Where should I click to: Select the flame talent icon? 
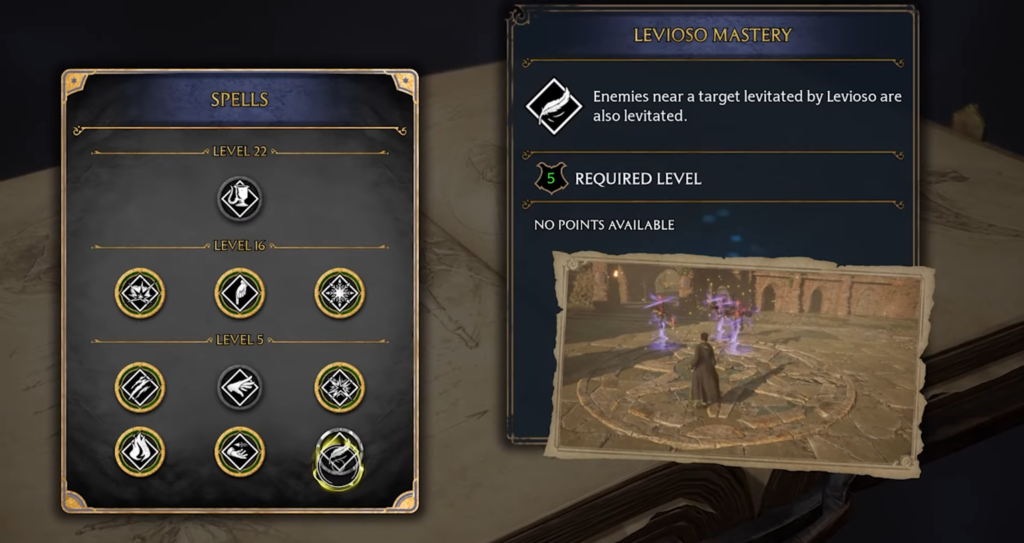point(140,451)
